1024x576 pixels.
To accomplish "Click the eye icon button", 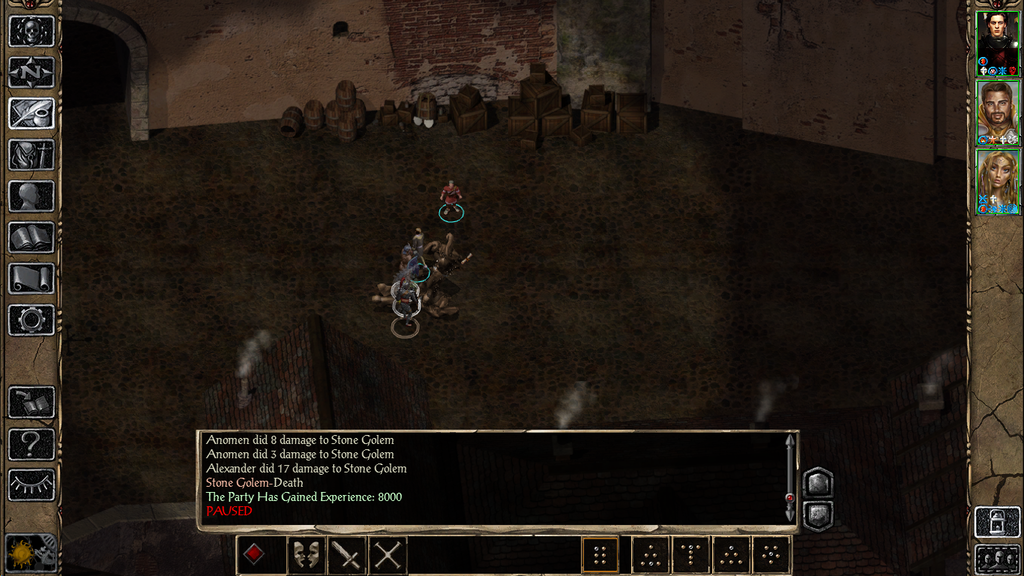I will point(31,485).
